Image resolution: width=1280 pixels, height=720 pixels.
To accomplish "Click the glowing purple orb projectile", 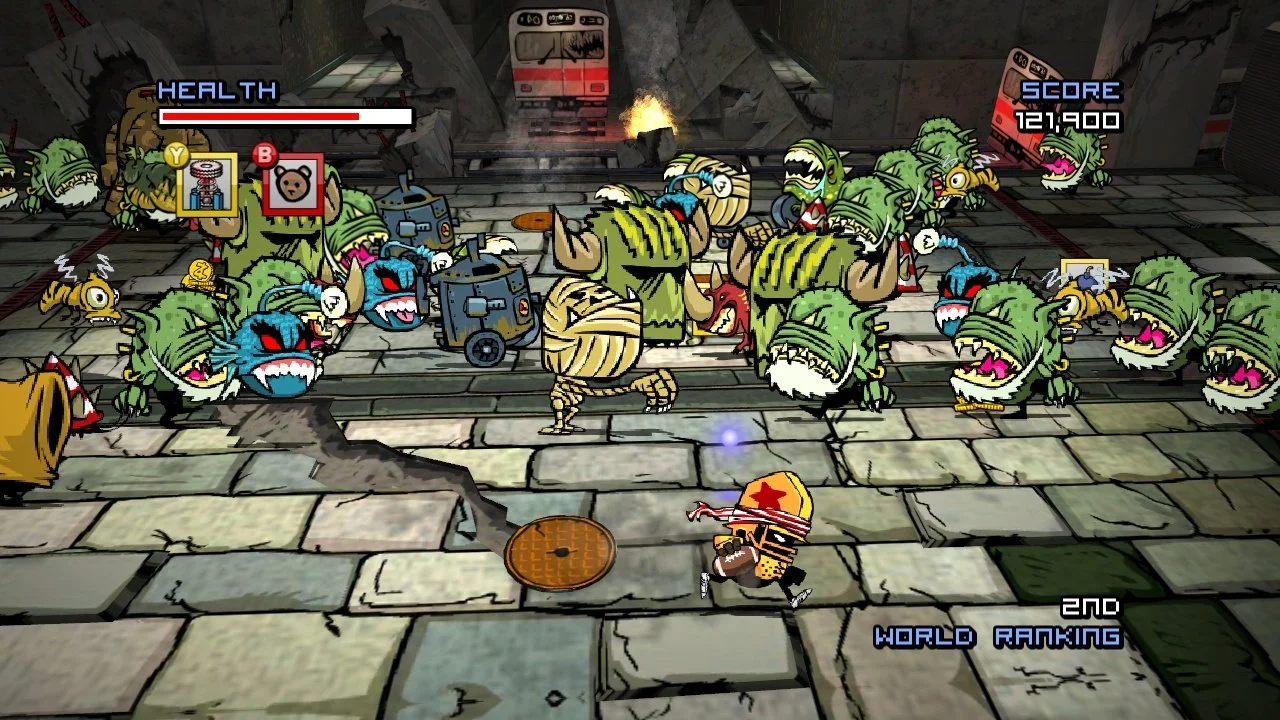I will point(731,436).
